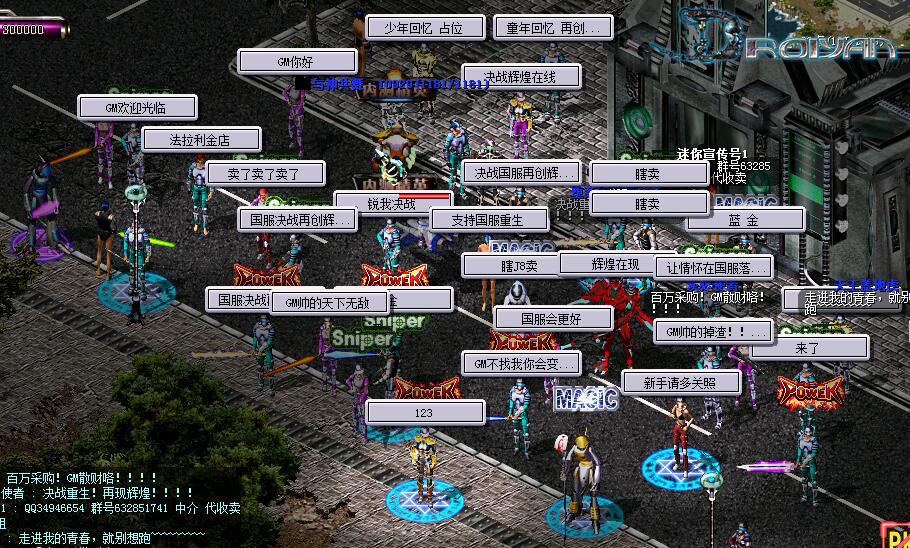
Task: Open the 国服会更好 sign
Action: 553,319
